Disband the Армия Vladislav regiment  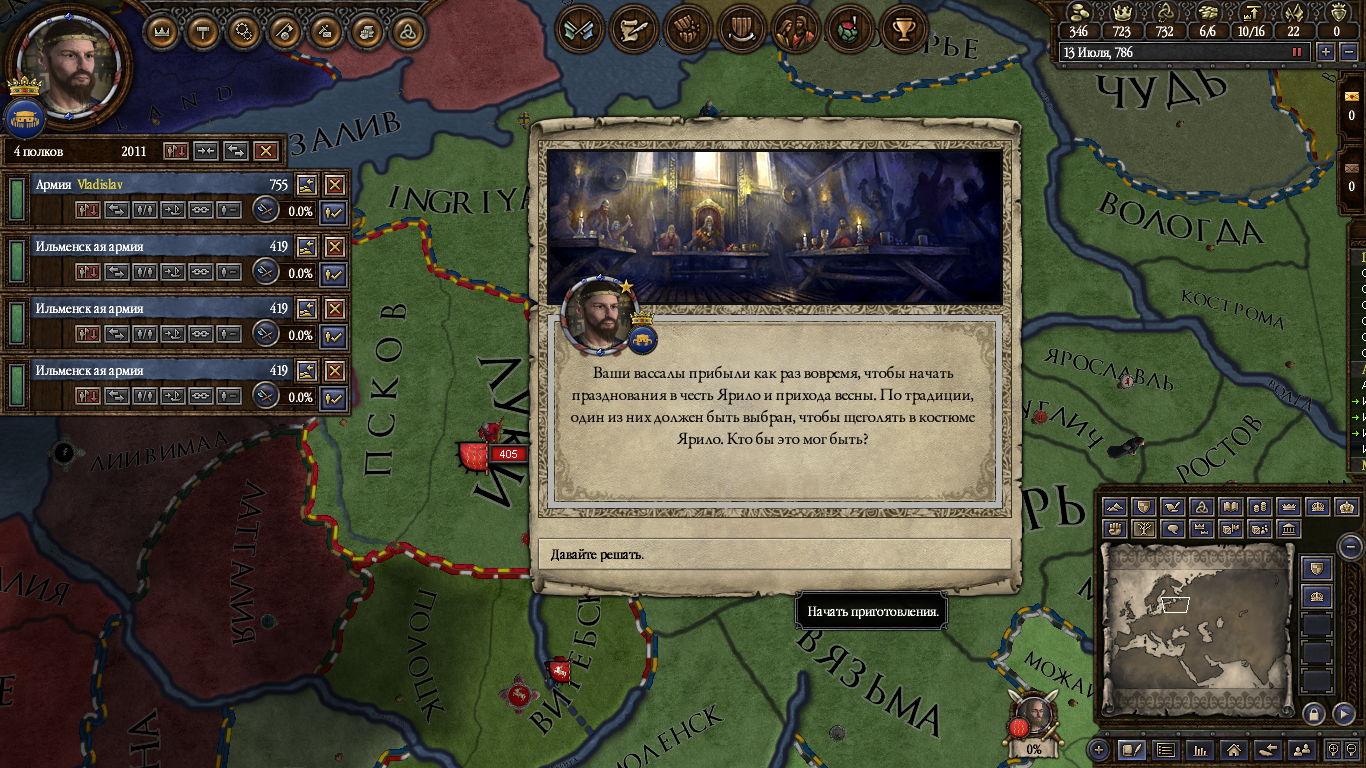(x=334, y=185)
